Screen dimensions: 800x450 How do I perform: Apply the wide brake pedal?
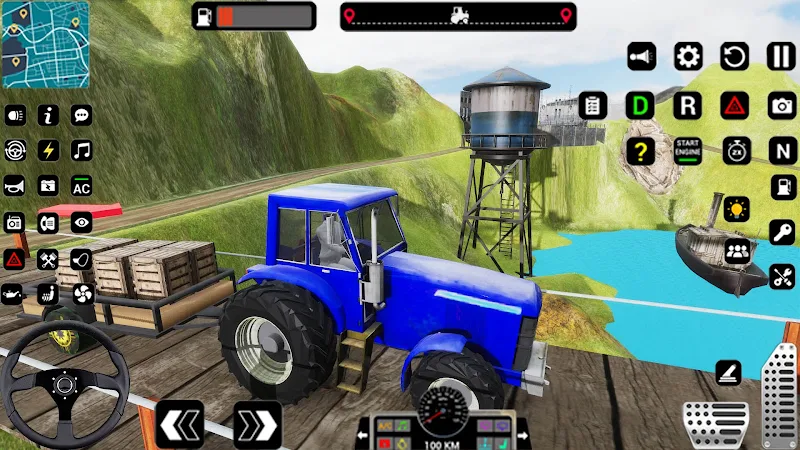tap(716, 423)
